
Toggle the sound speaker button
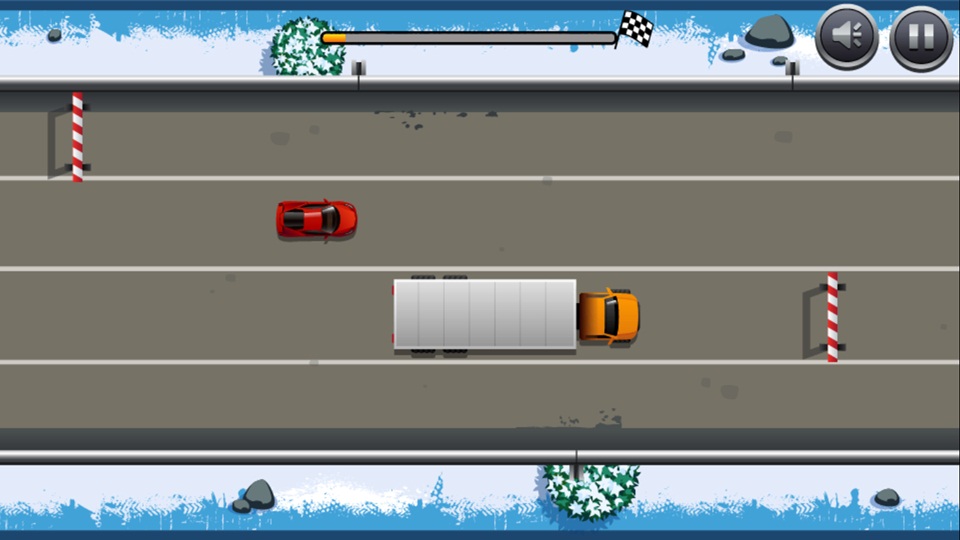tap(847, 38)
